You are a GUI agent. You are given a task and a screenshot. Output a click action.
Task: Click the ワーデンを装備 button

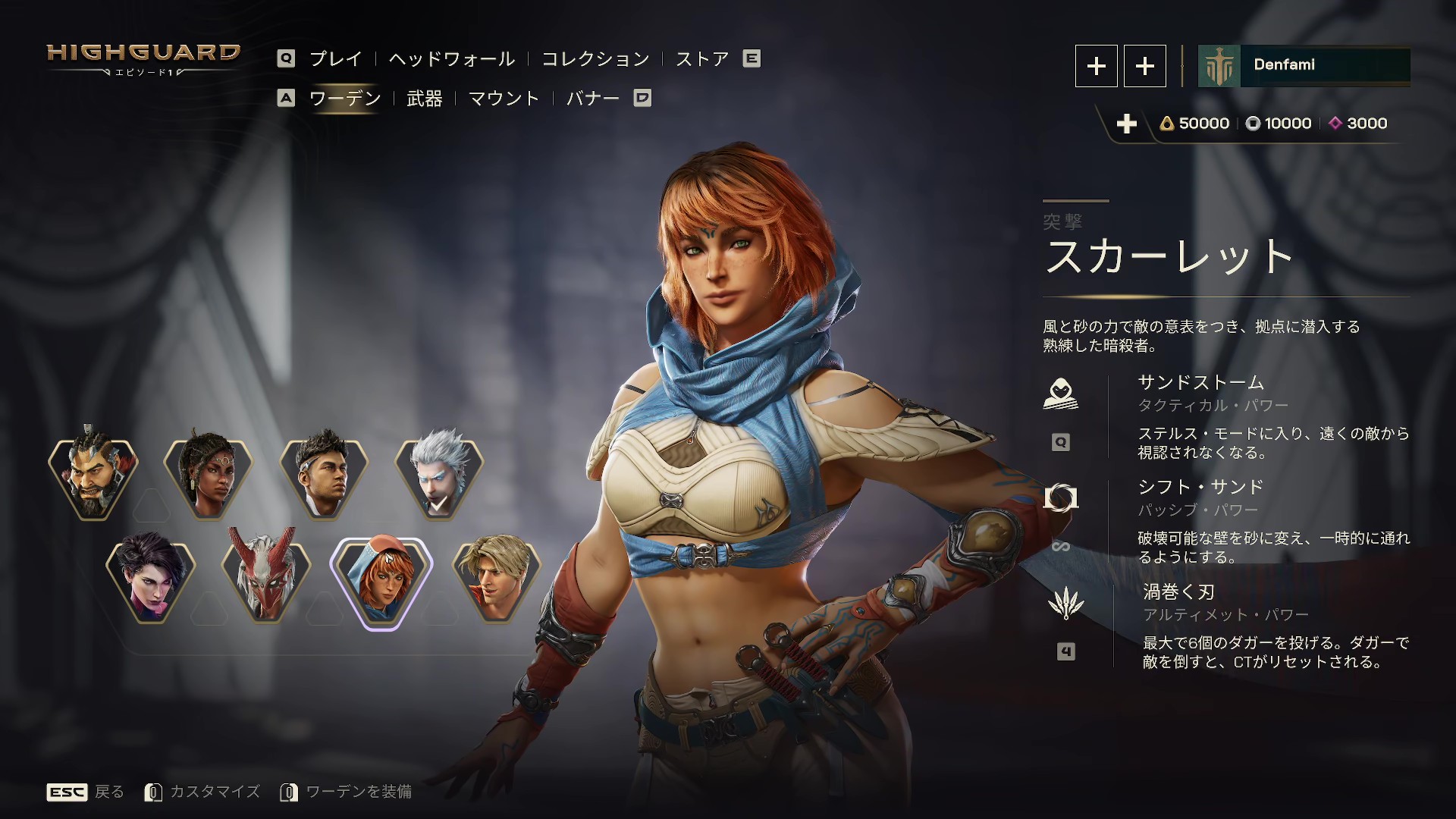(359, 791)
